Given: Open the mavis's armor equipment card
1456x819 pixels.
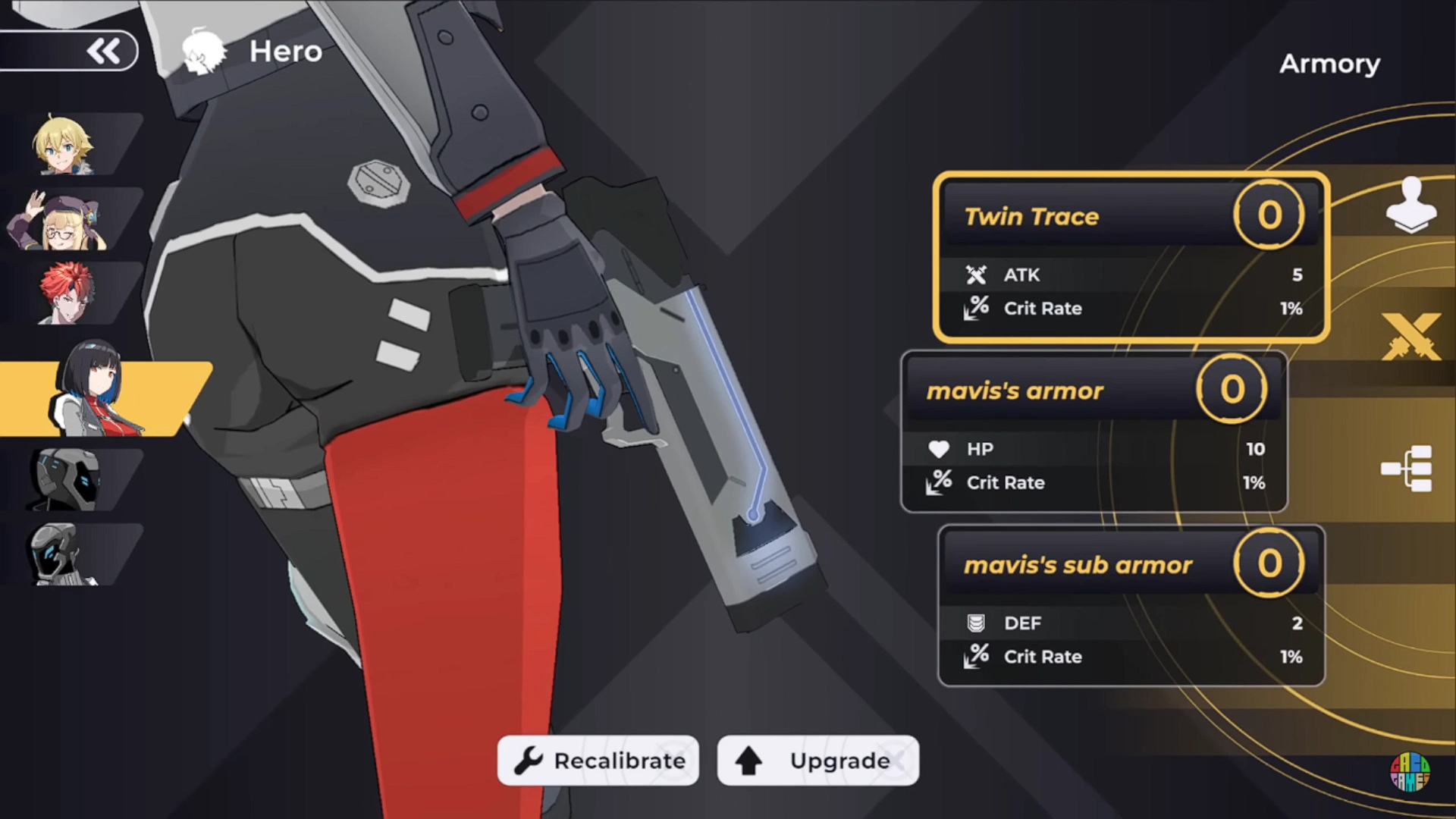Looking at the screenshot, I should click(x=1094, y=431).
